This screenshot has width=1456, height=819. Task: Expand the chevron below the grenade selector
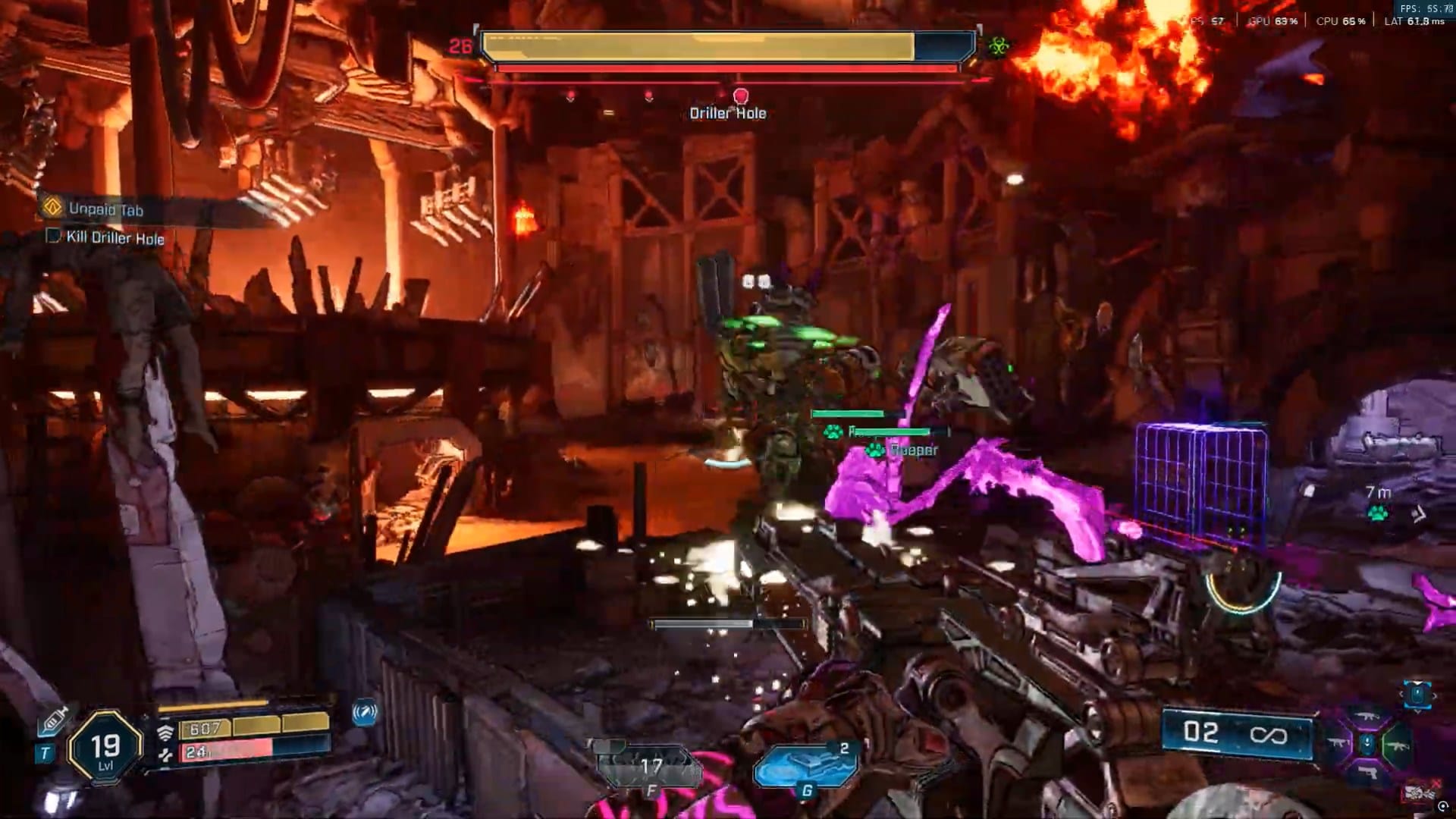(1418, 711)
